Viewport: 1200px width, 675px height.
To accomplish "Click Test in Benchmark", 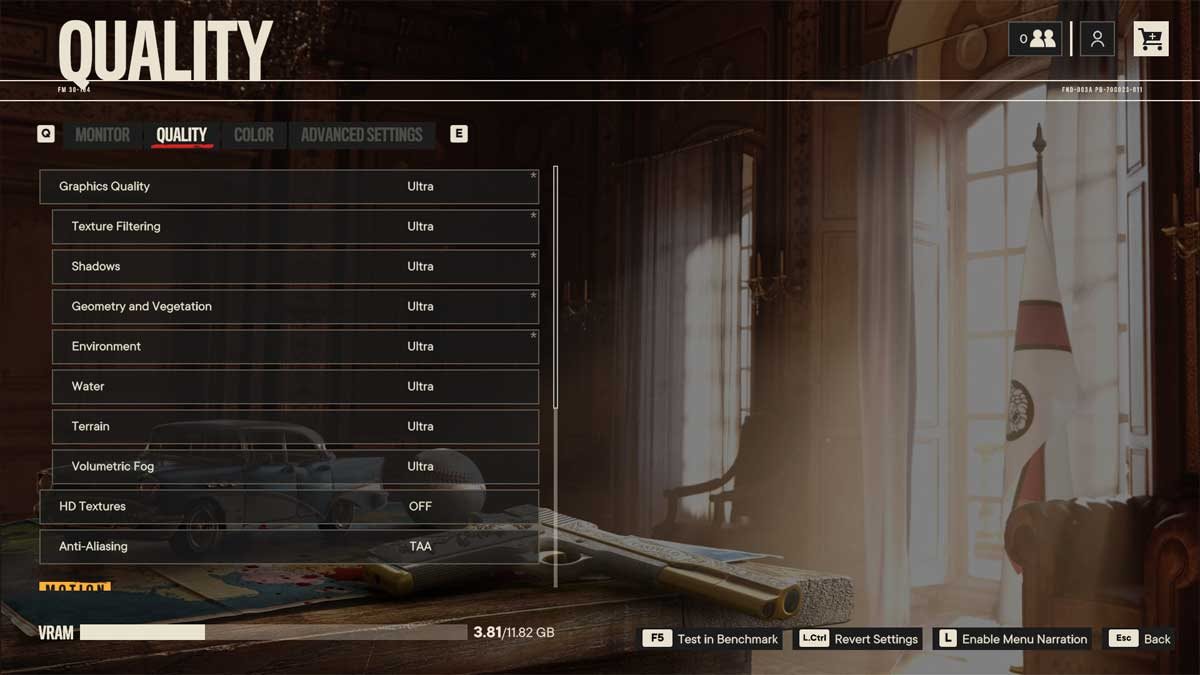I will click(712, 639).
